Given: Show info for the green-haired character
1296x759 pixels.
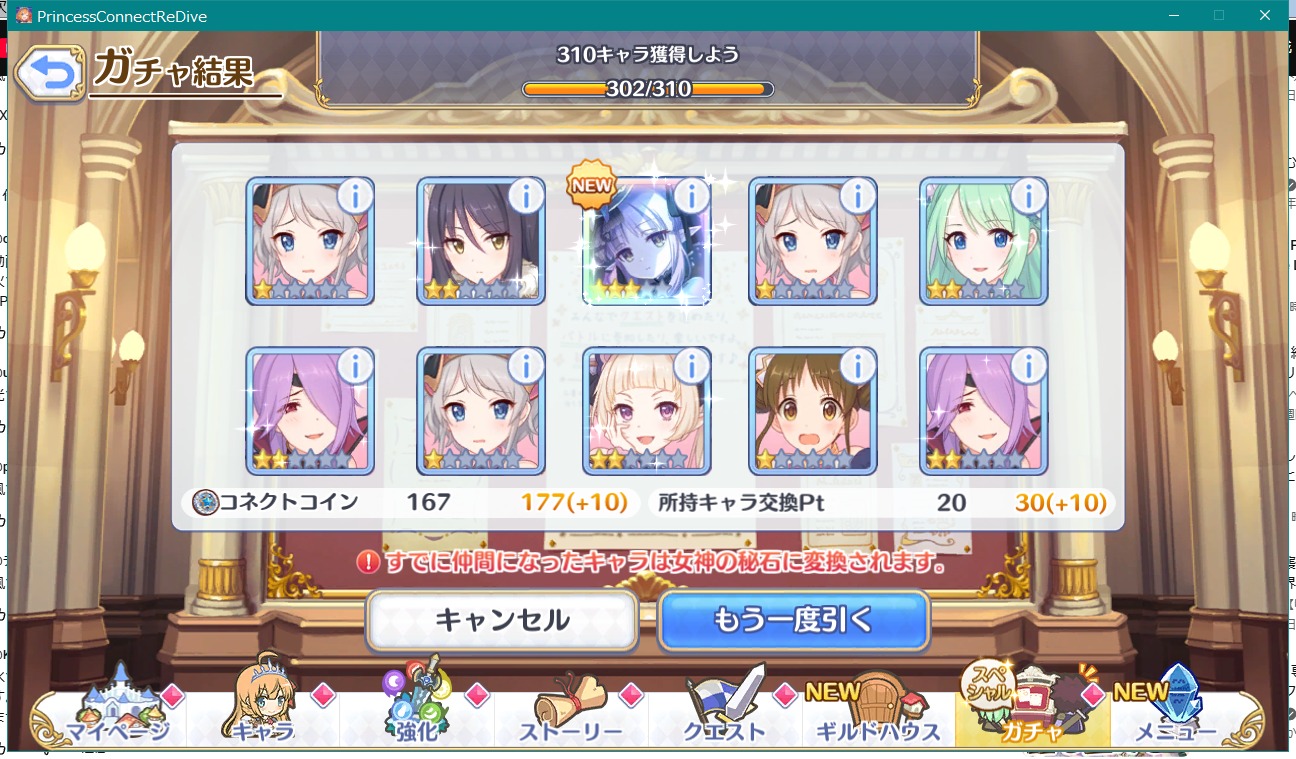Looking at the screenshot, I should (1027, 196).
